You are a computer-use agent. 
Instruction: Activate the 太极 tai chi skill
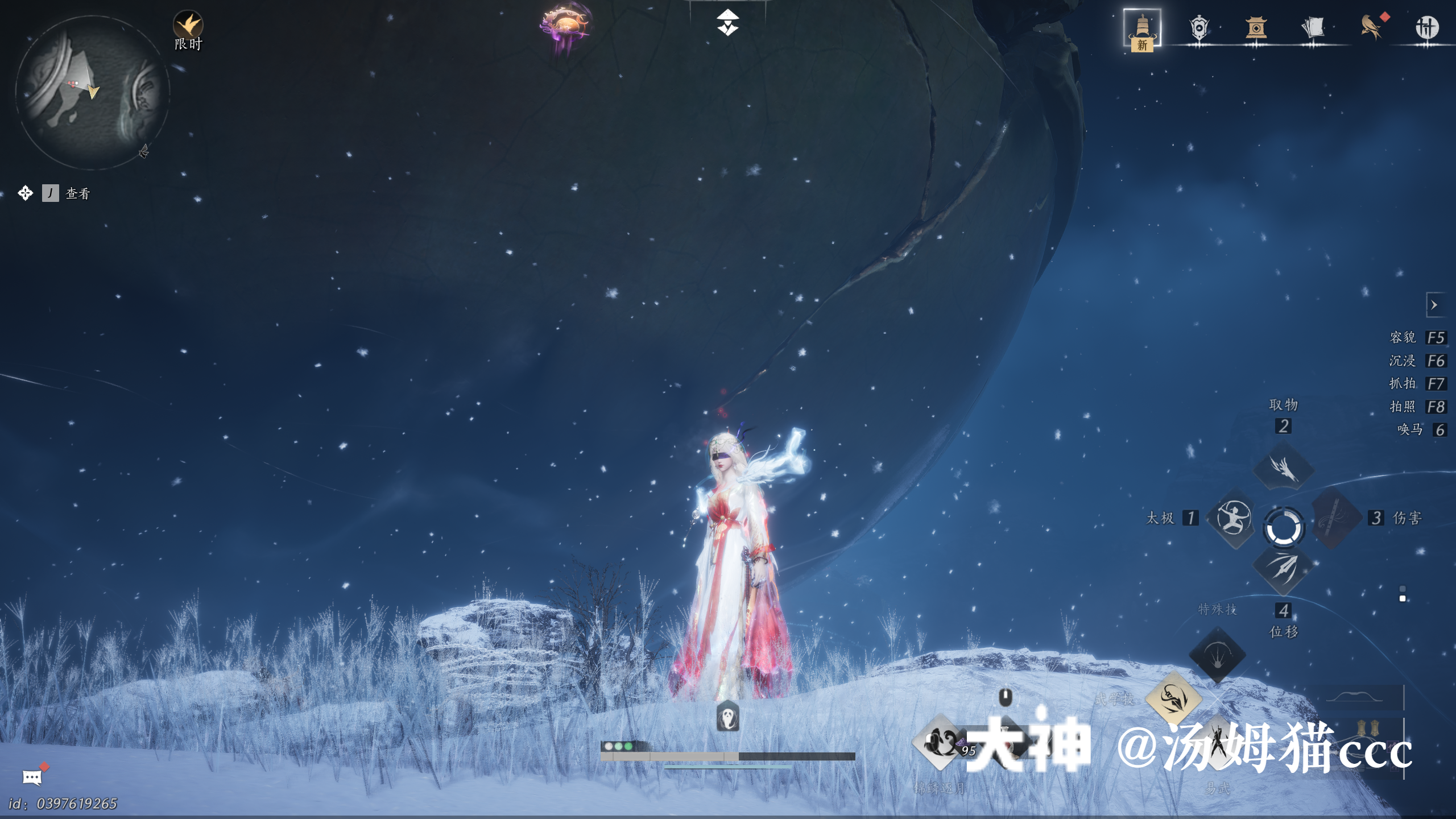(x=1233, y=518)
